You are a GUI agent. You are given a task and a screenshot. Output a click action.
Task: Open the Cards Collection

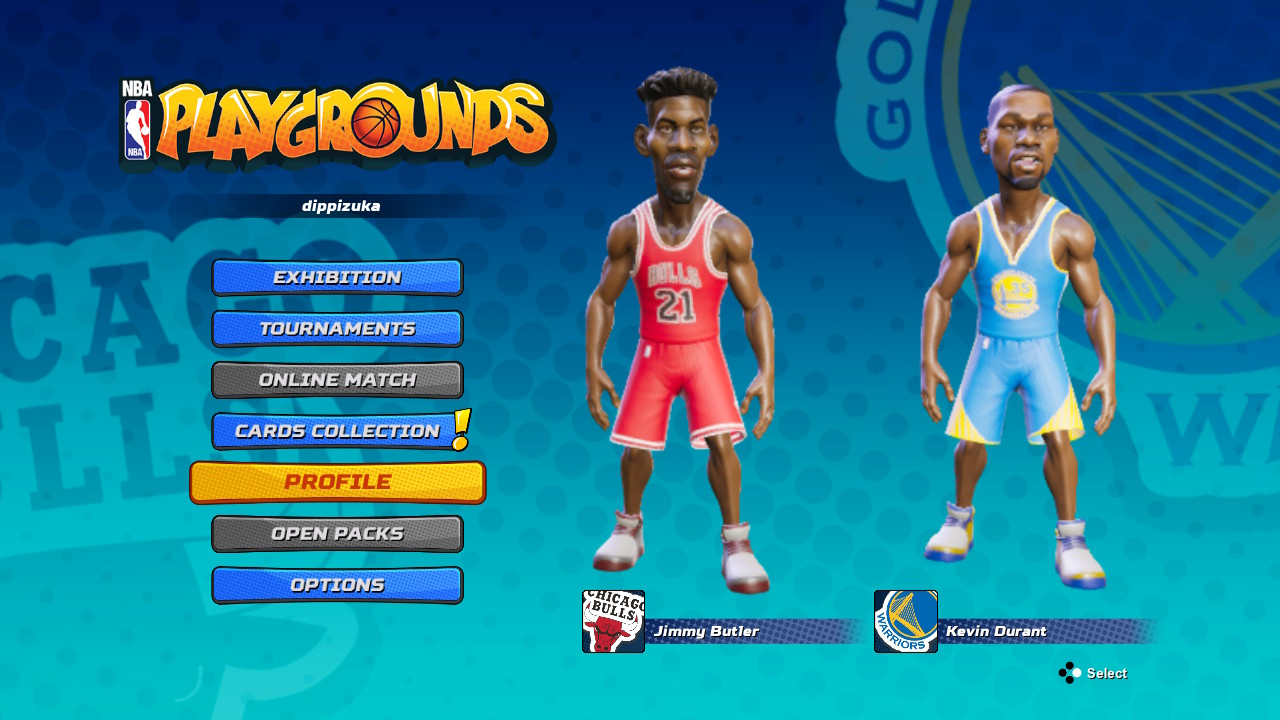click(x=337, y=431)
